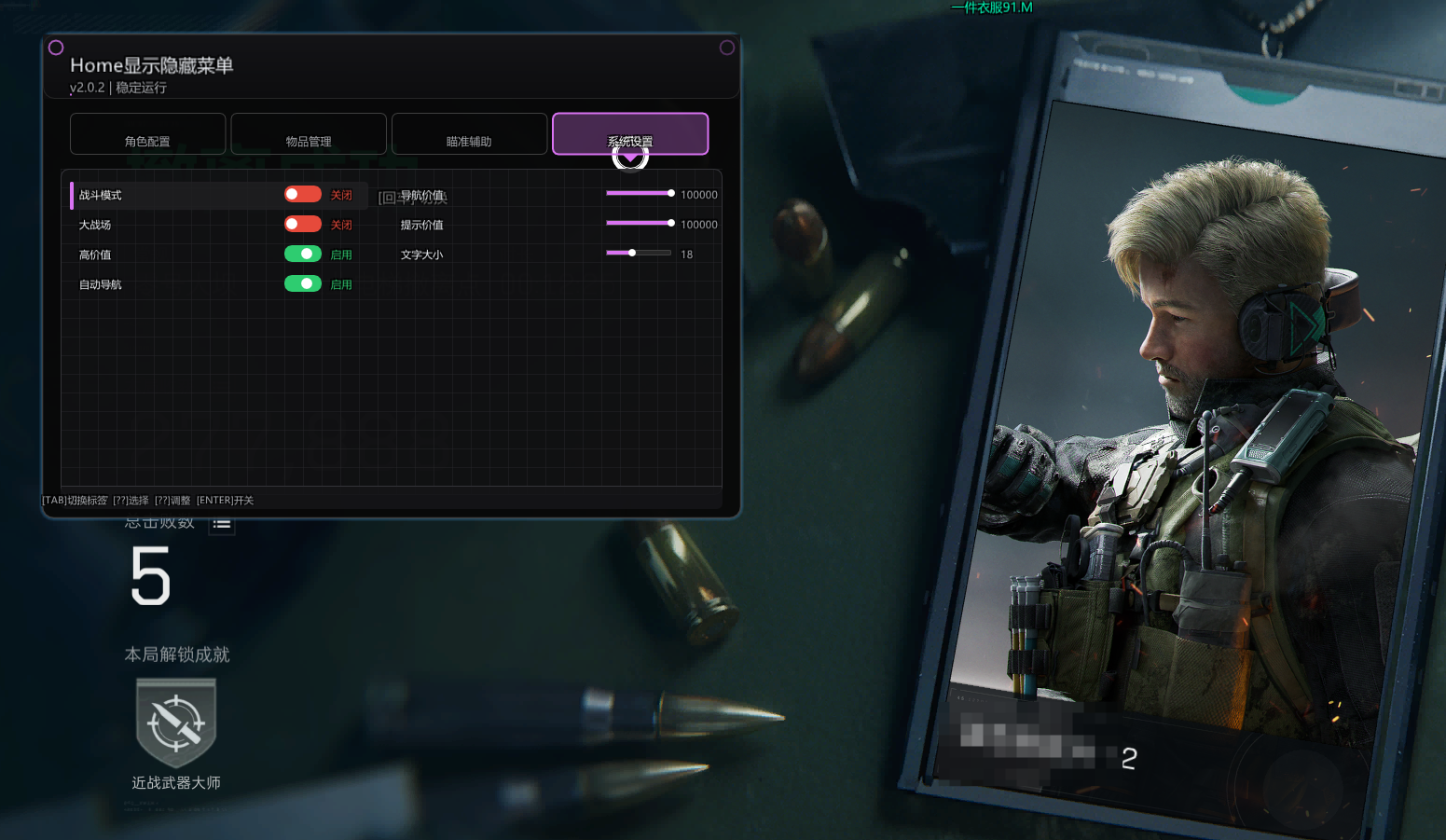This screenshot has width=1446, height=840.
Task: Select the 近战武器大师 achievement badge
Action: [x=176, y=723]
